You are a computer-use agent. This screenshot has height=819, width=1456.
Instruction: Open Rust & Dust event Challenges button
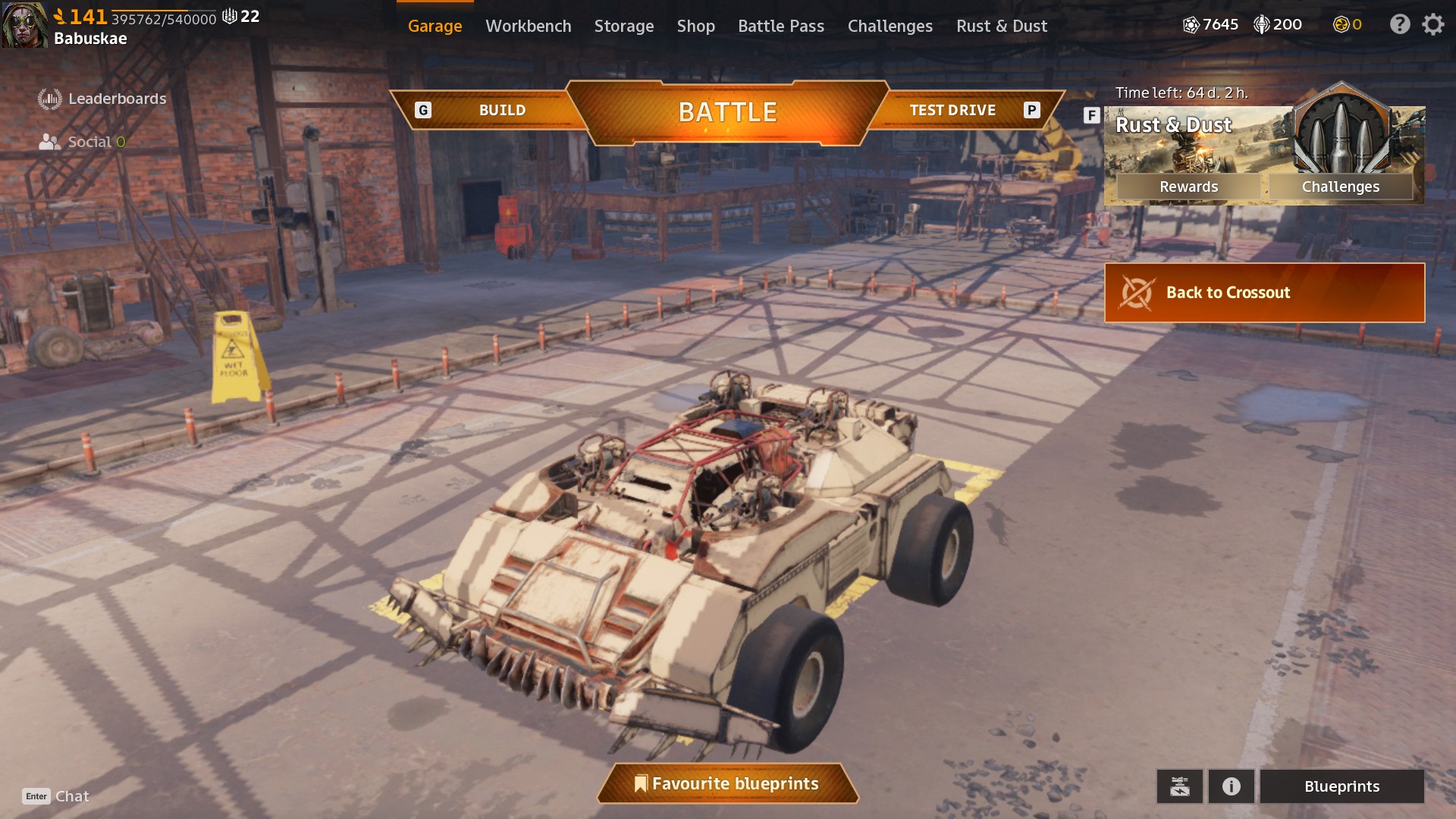pyautogui.click(x=1340, y=187)
